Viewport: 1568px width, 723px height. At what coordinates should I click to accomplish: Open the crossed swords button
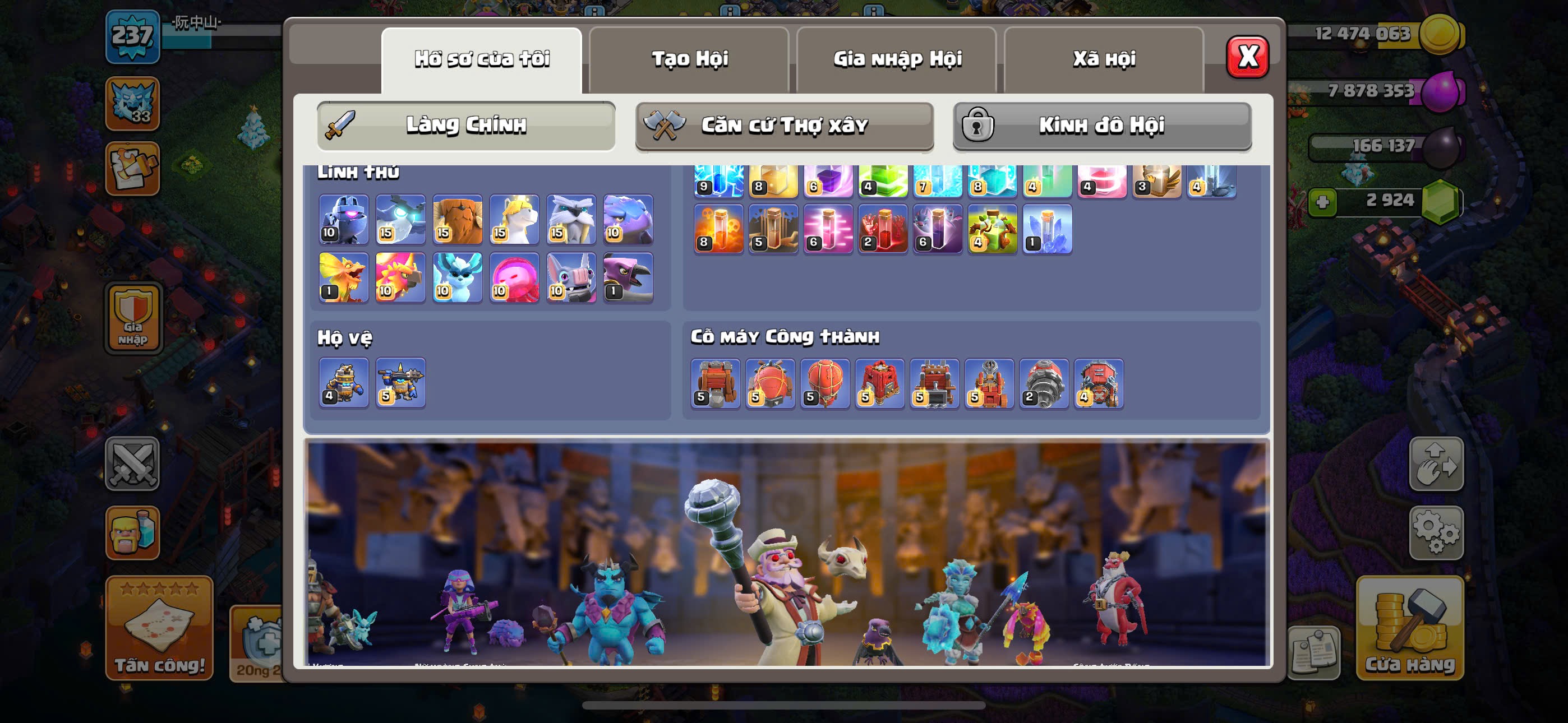(x=133, y=464)
